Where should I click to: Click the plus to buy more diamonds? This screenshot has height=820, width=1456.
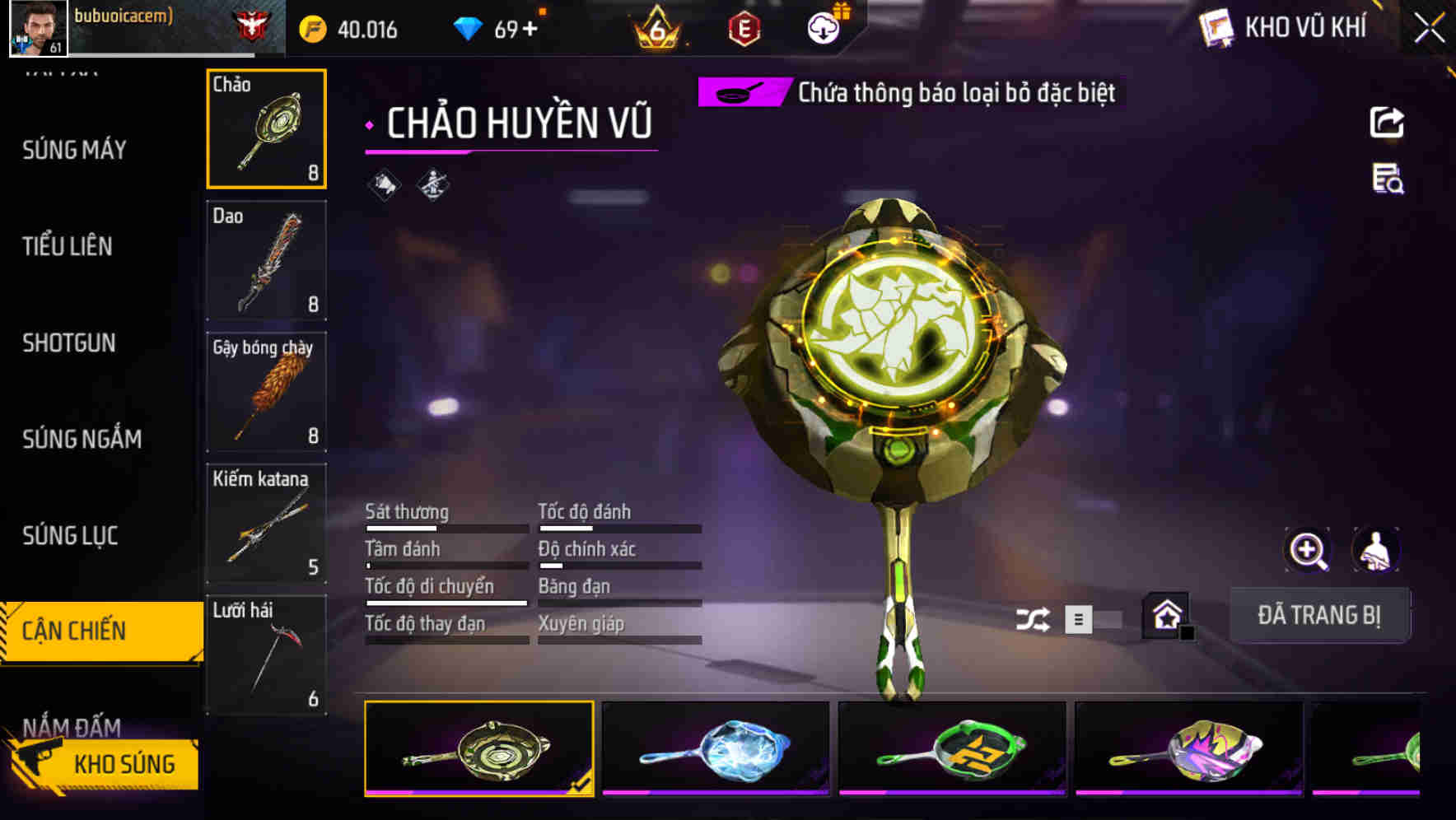point(531,26)
